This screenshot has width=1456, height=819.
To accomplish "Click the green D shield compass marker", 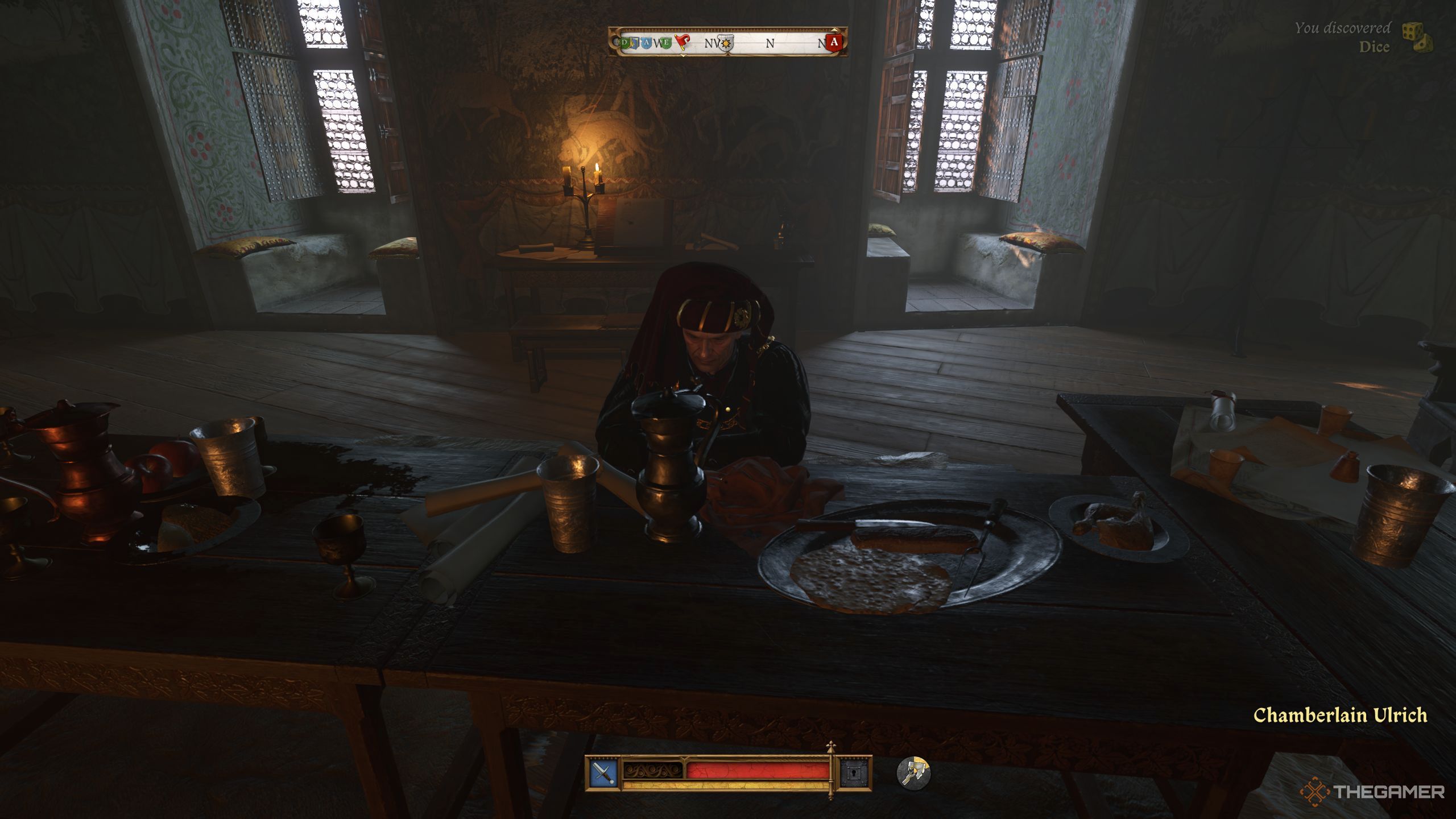I will [626, 42].
